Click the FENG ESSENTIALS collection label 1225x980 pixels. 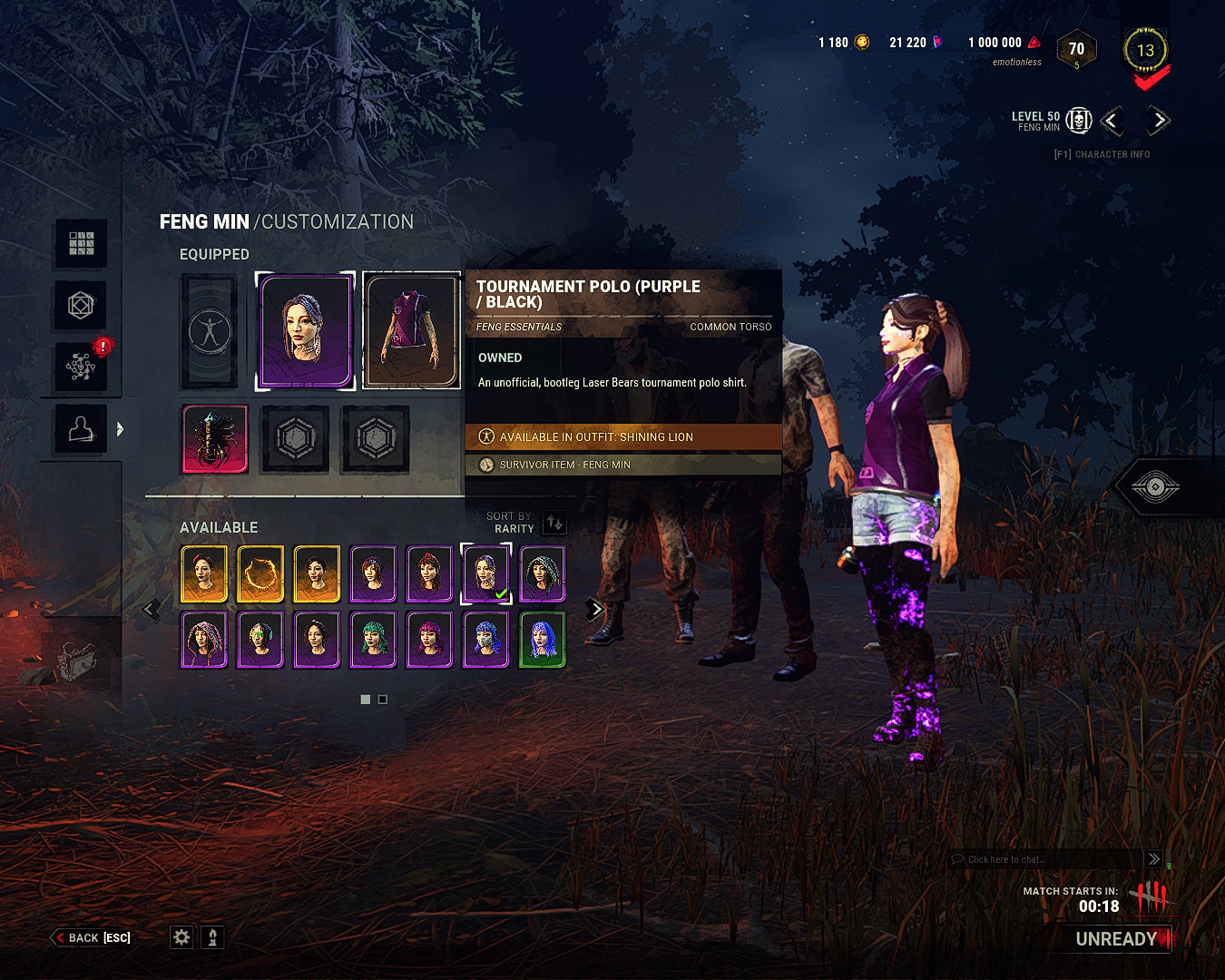tap(519, 327)
